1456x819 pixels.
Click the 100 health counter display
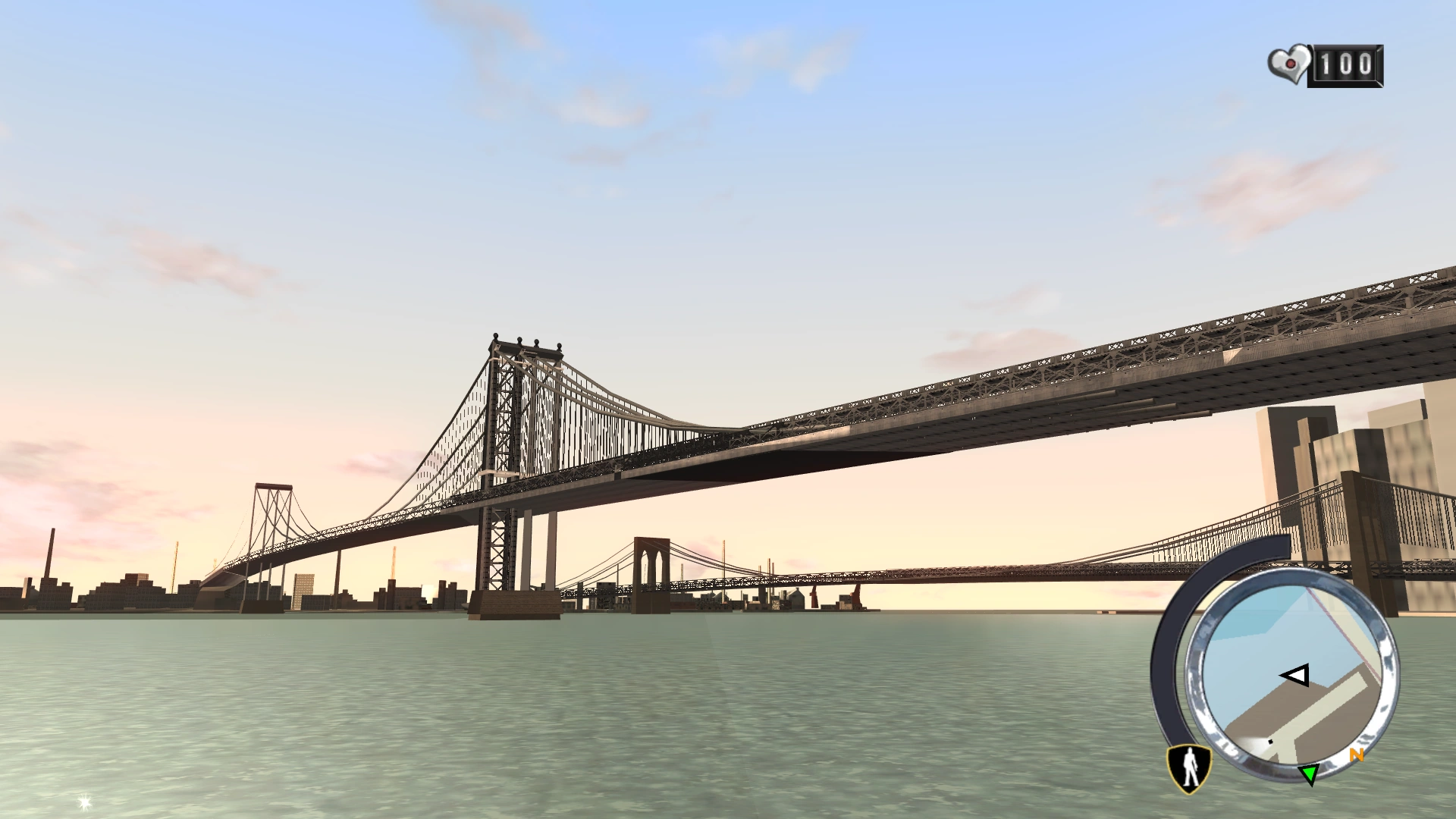click(x=1346, y=64)
